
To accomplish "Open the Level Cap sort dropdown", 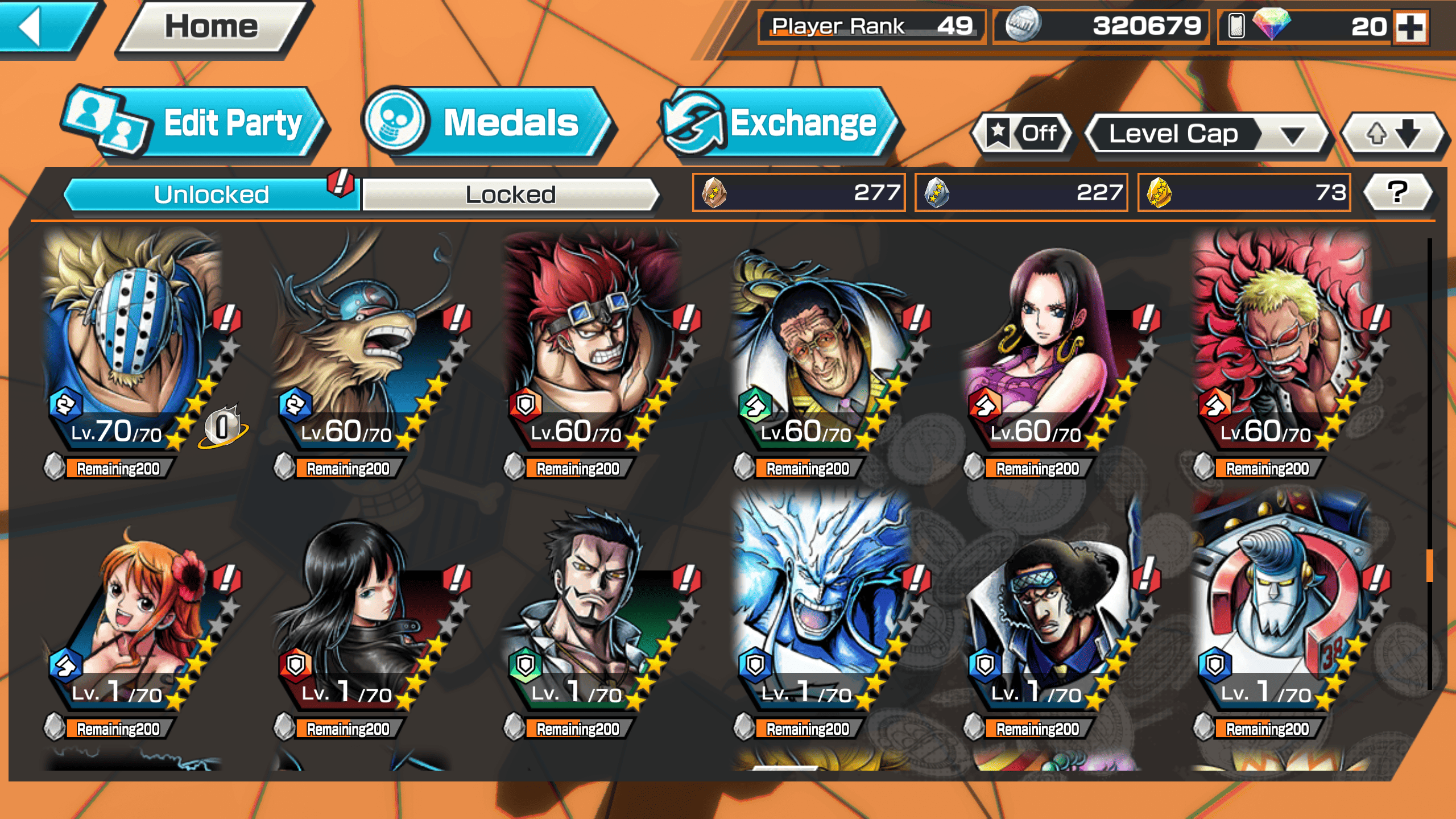I will (1206, 134).
